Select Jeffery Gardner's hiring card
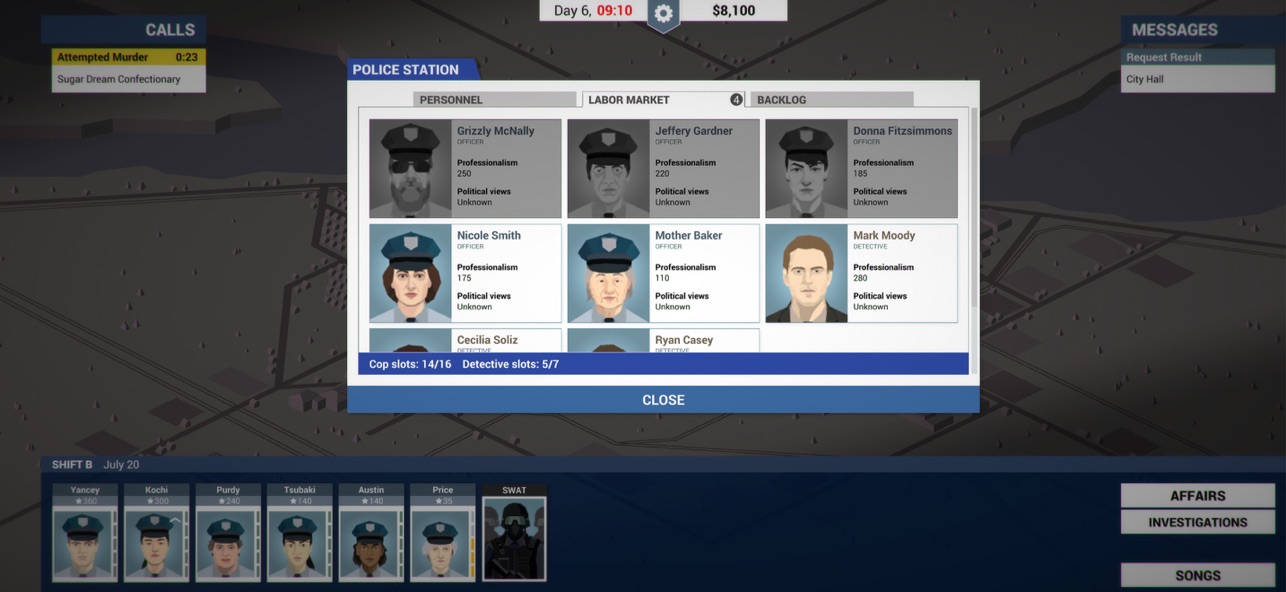 pyautogui.click(x=663, y=169)
